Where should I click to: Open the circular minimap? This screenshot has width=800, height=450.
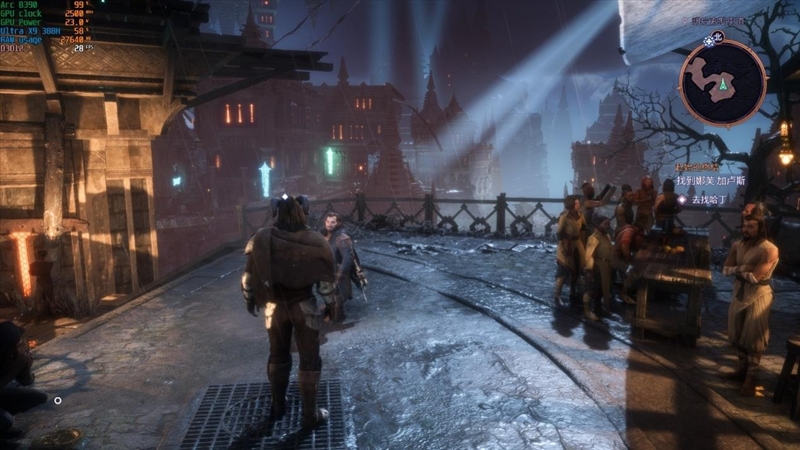click(722, 82)
